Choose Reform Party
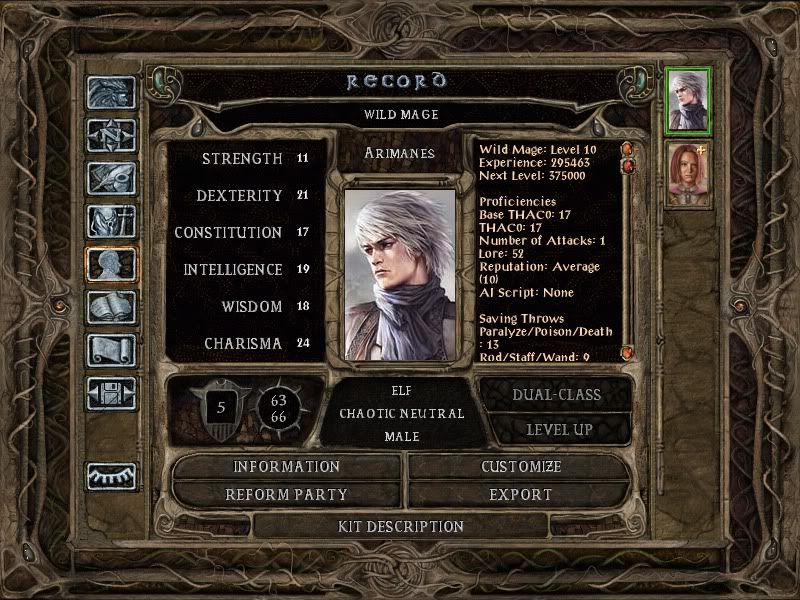The image size is (800, 600). [x=287, y=494]
